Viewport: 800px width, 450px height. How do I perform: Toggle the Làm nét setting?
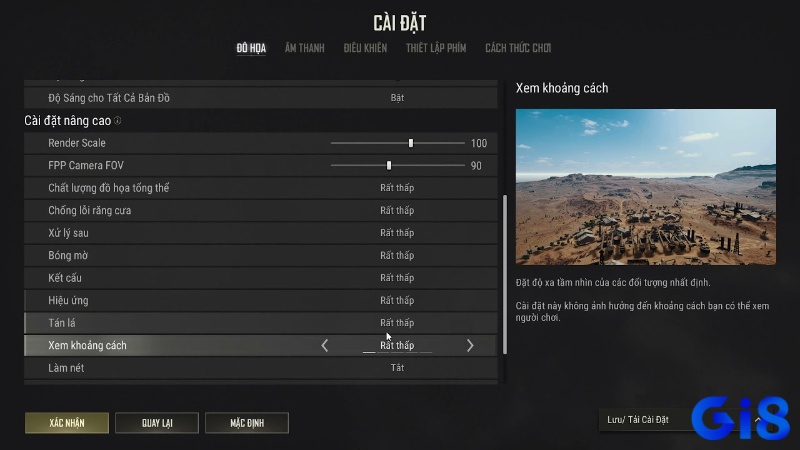[x=397, y=368]
